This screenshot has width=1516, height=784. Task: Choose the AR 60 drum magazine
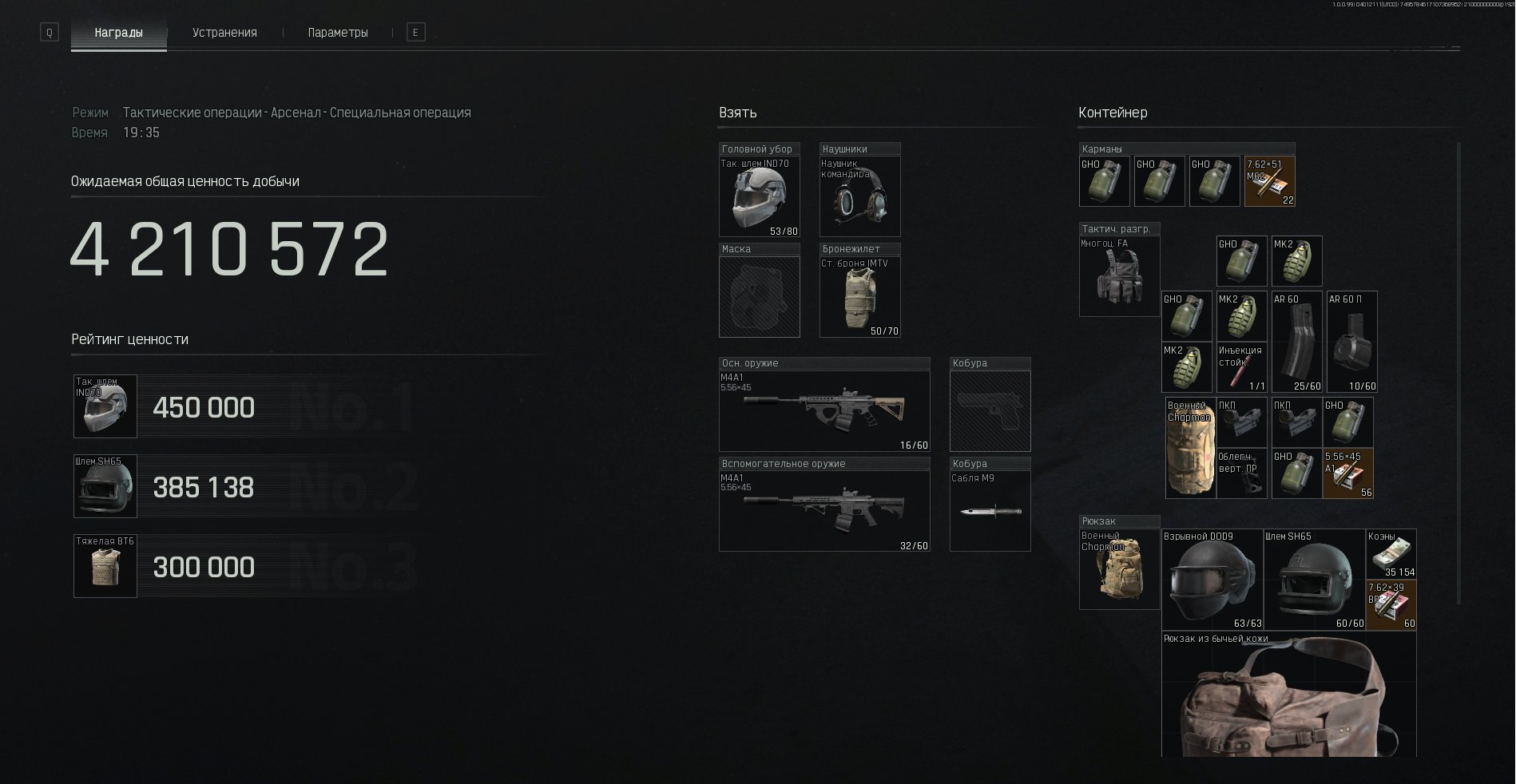coord(1351,343)
